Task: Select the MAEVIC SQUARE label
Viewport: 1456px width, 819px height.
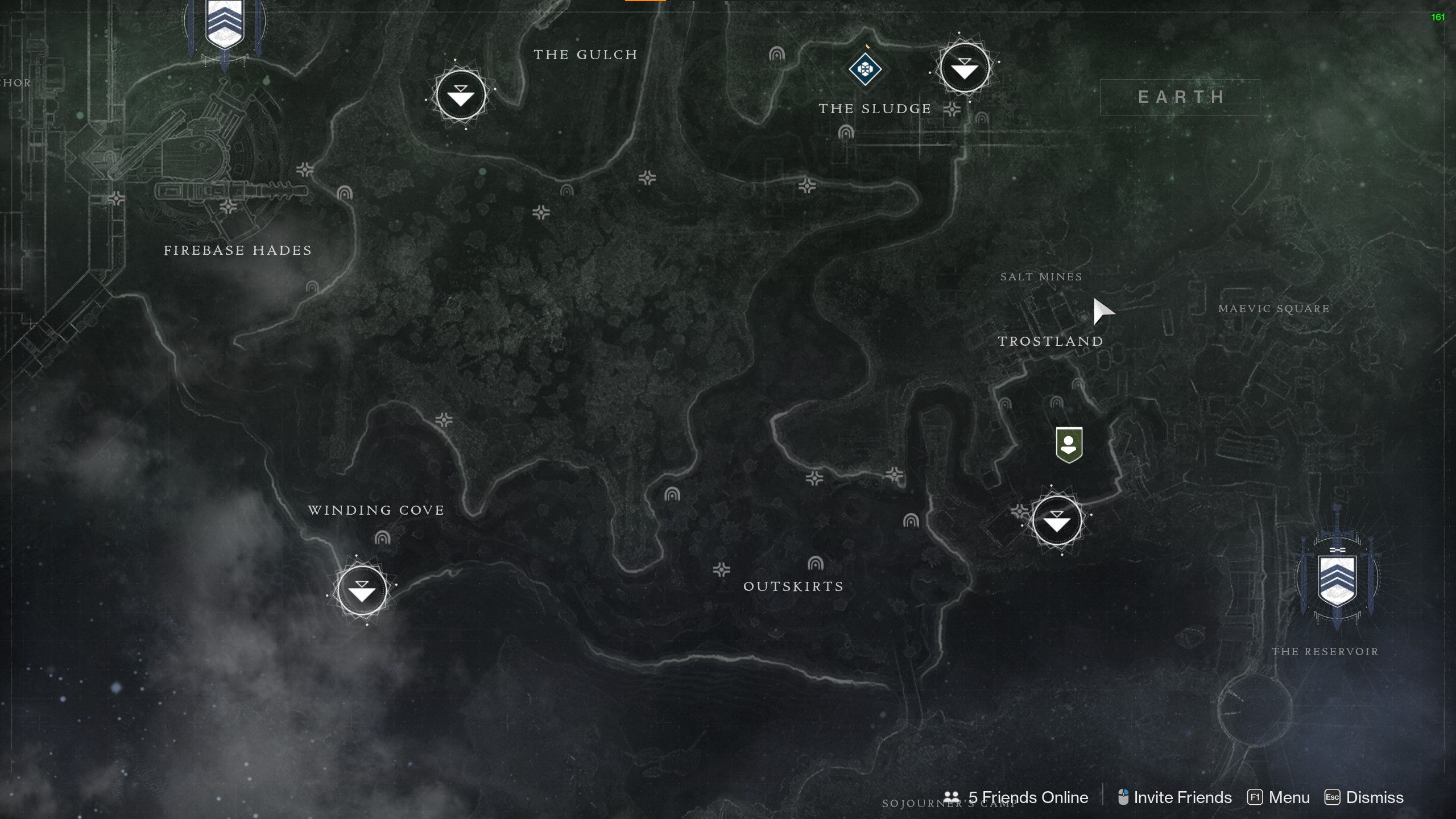Action: 1274,308
